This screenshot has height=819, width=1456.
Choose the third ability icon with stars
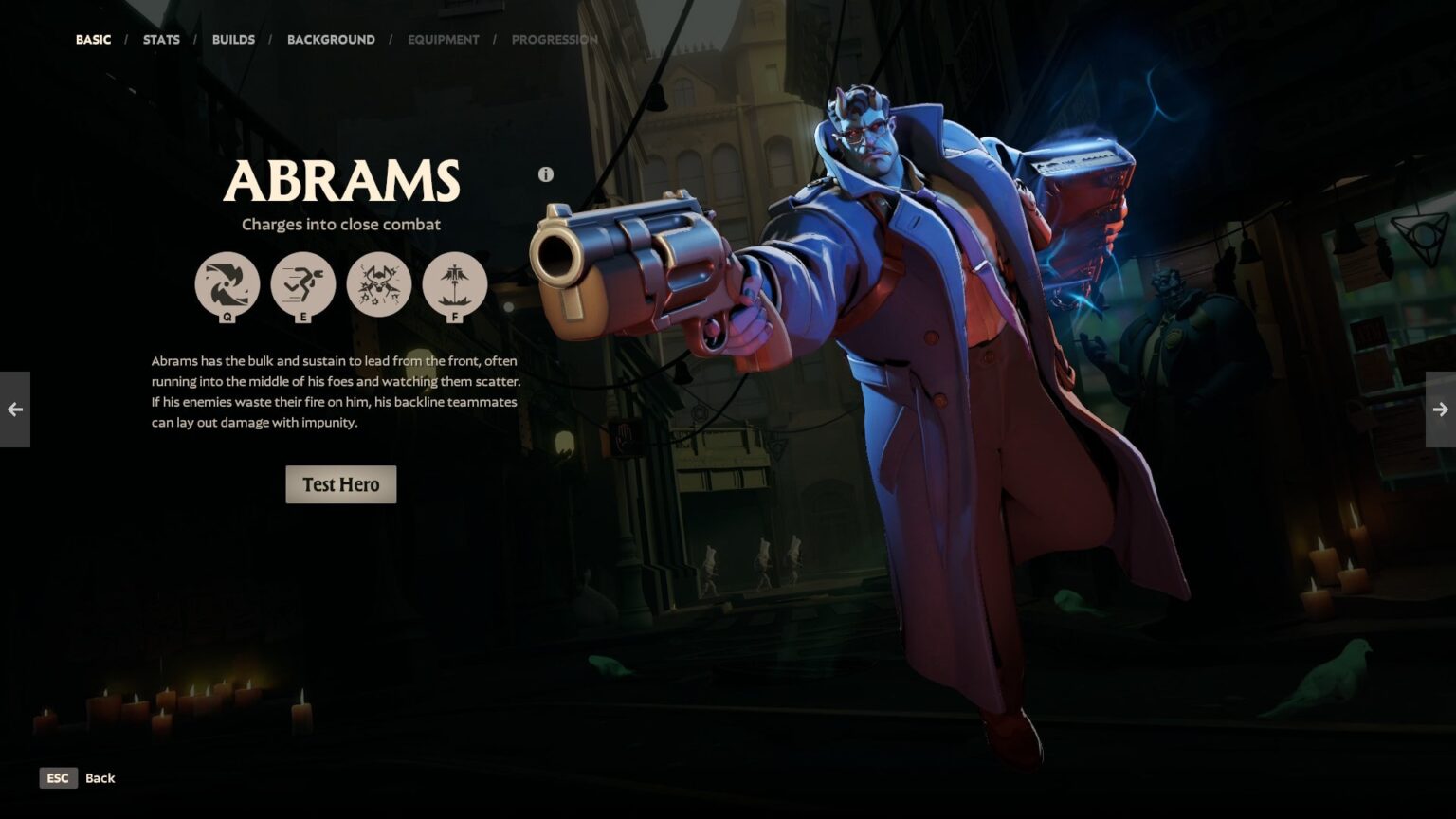click(x=379, y=284)
